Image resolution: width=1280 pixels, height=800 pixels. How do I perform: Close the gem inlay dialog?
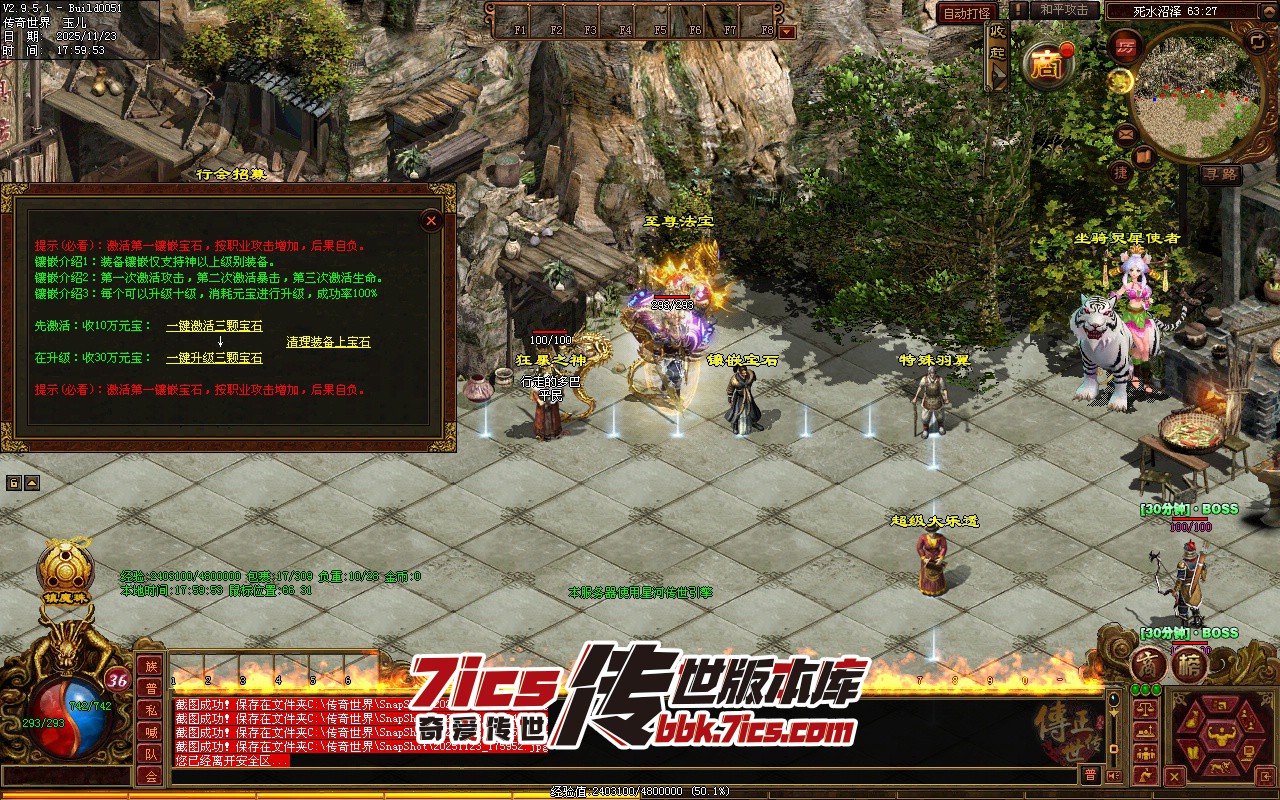tap(431, 221)
